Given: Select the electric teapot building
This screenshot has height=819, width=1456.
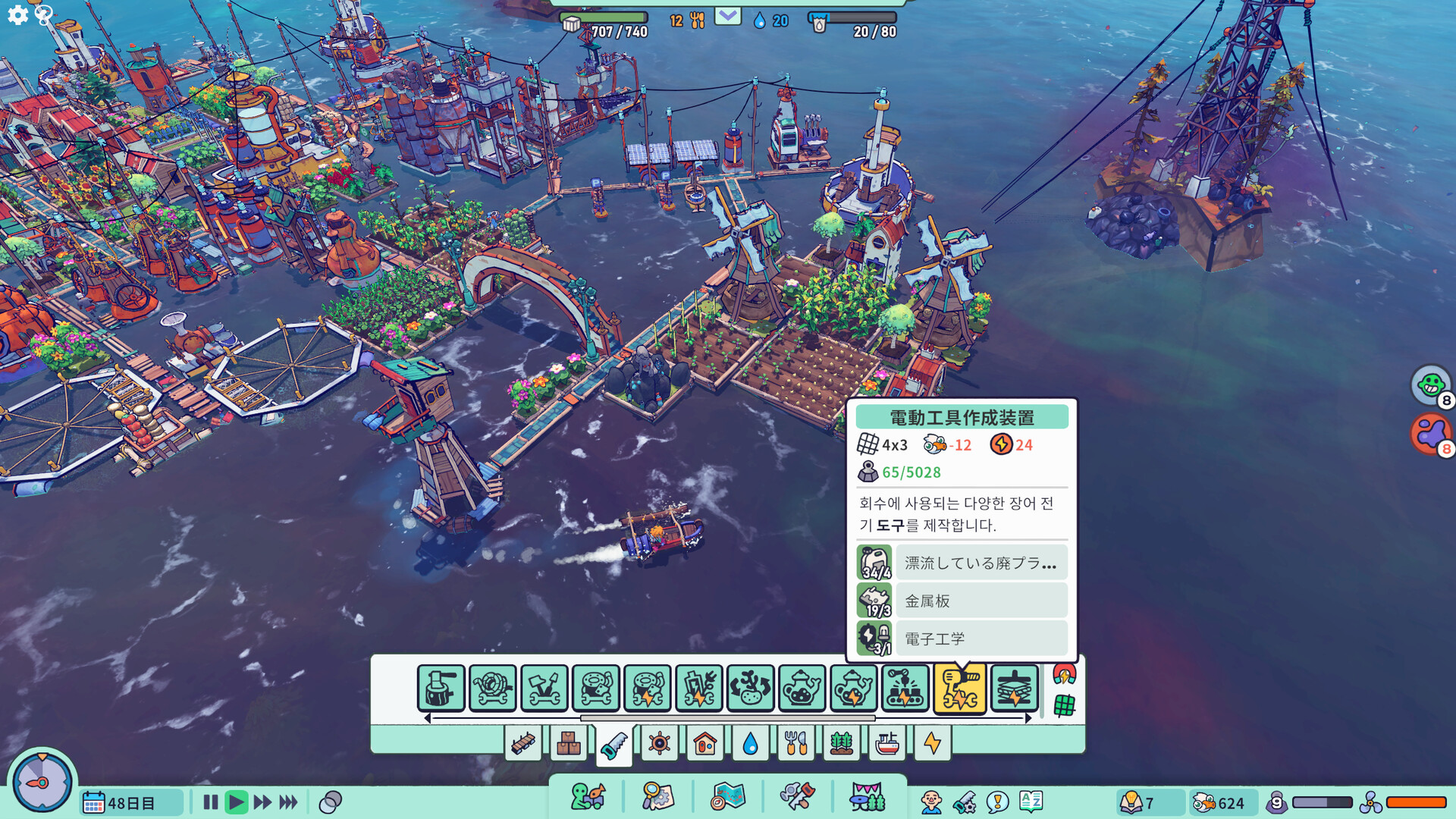Looking at the screenshot, I should coord(853,689).
